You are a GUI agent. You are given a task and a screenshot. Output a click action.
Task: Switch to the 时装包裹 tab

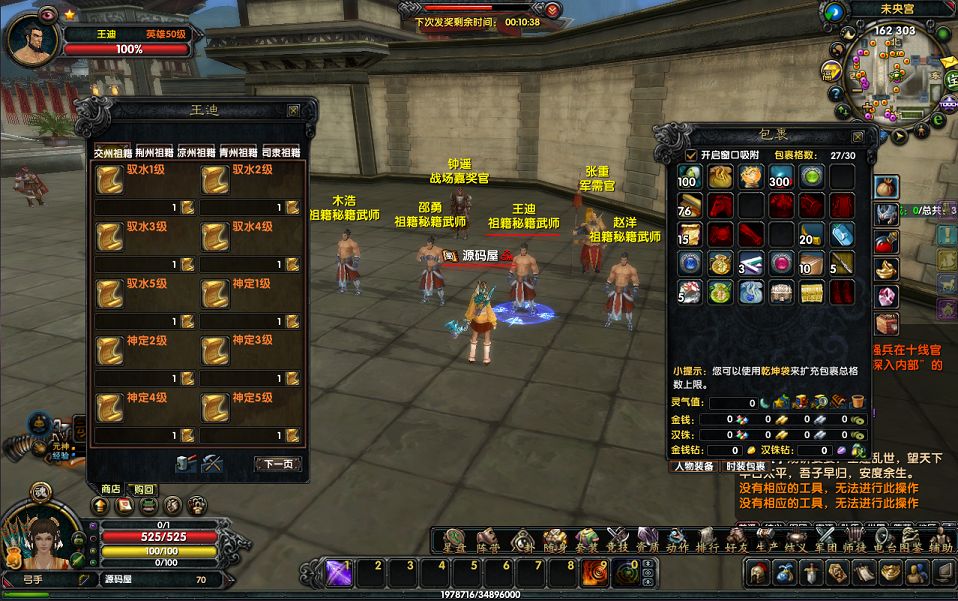(x=745, y=466)
